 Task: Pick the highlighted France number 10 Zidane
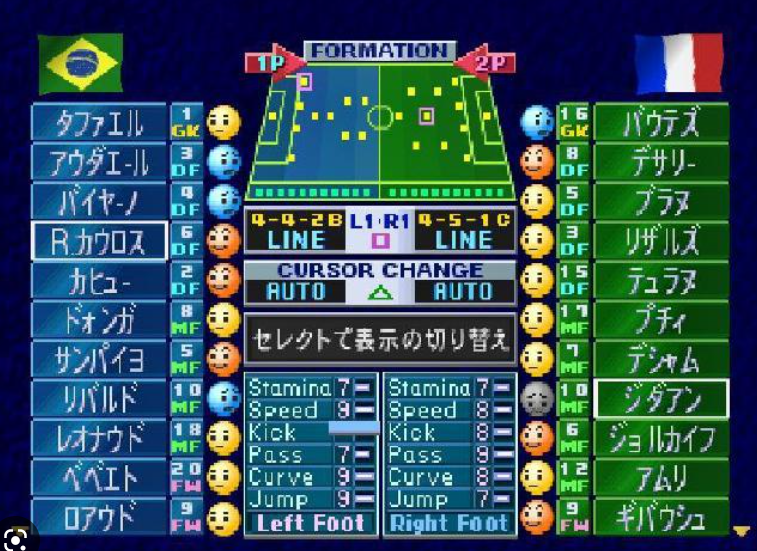point(661,399)
